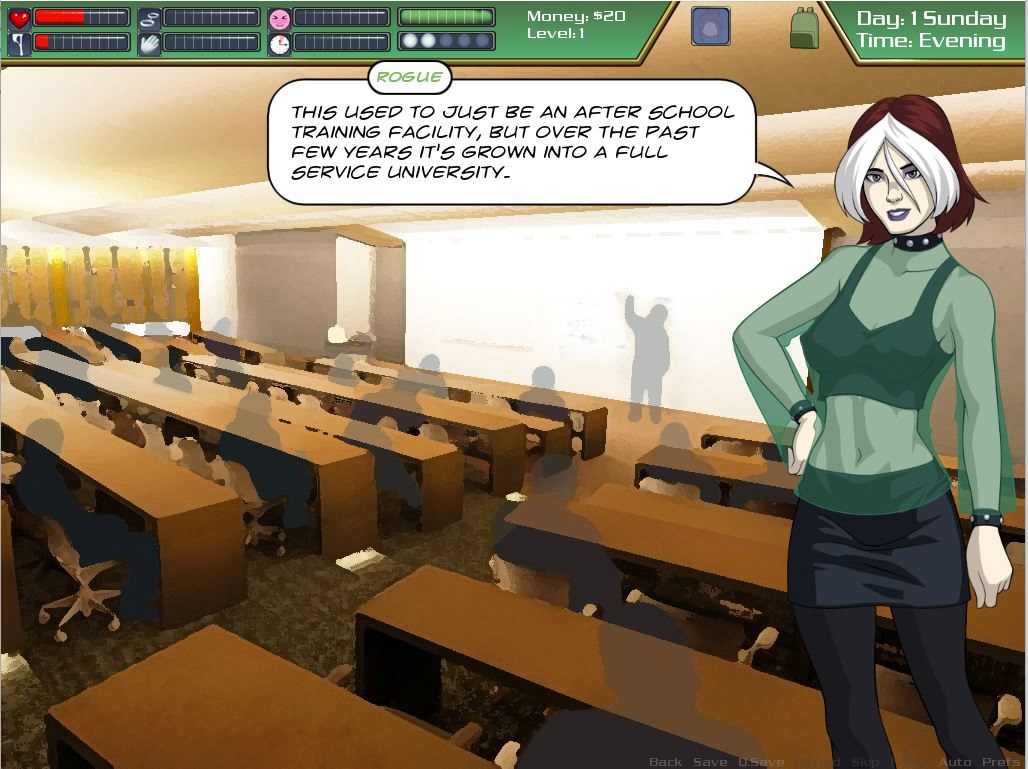Go Back in the quick menu
The width and height of the screenshot is (1028, 769).
pyautogui.click(x=665, y=762)
